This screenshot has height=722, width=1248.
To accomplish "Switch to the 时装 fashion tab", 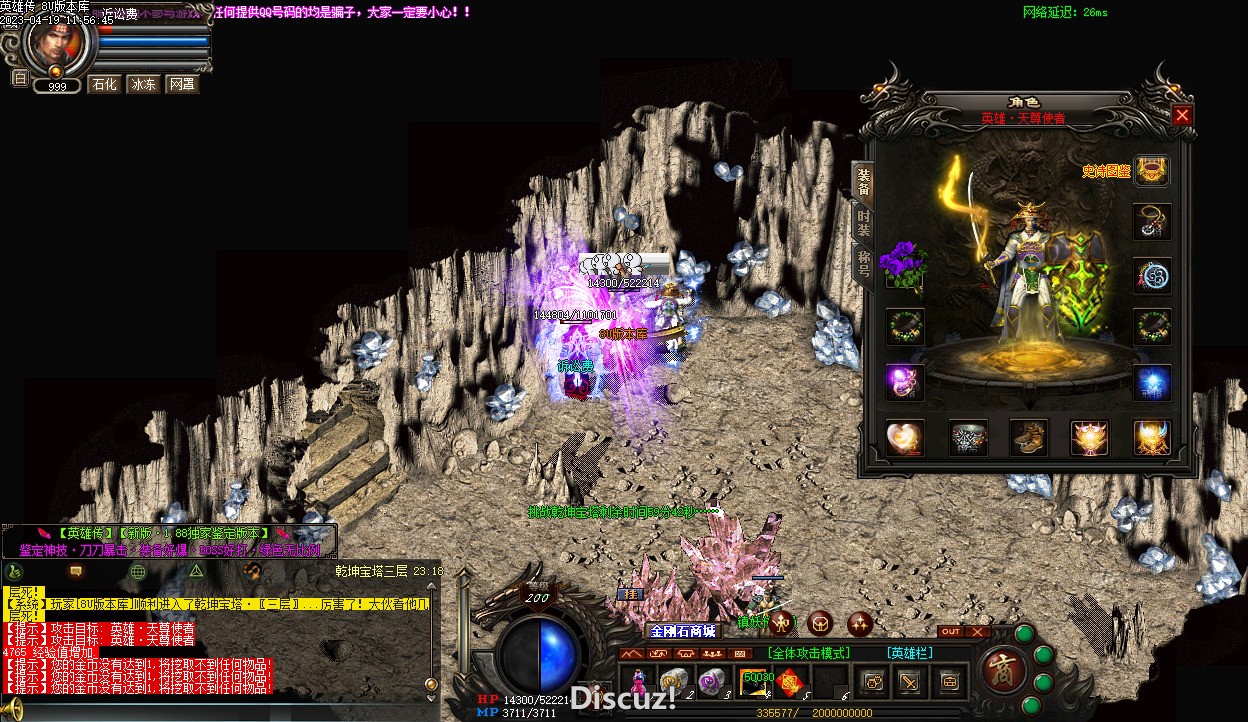I will (x=863, y=222).
